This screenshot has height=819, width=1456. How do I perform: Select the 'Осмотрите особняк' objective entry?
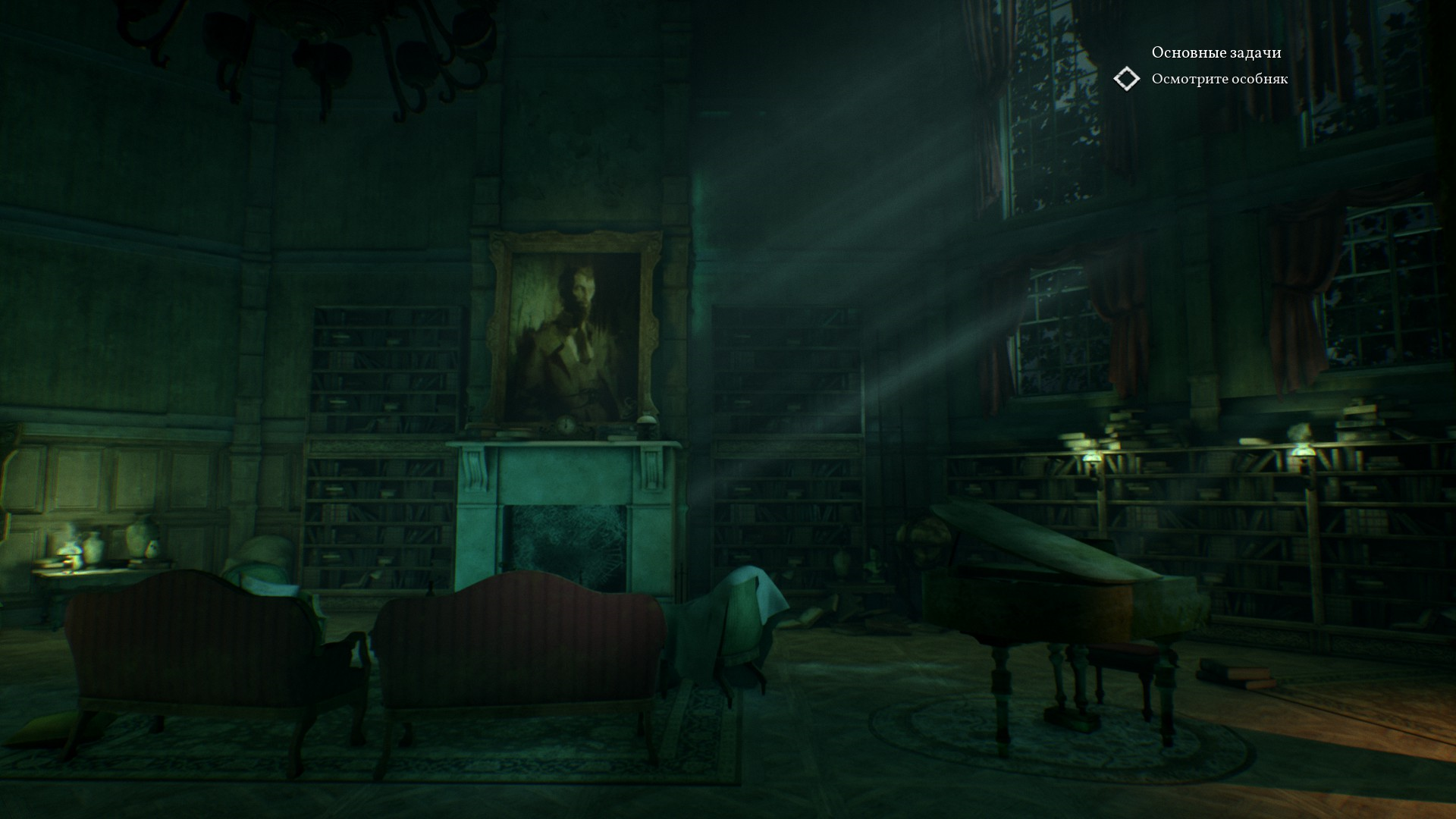[x=1219, y=79]
